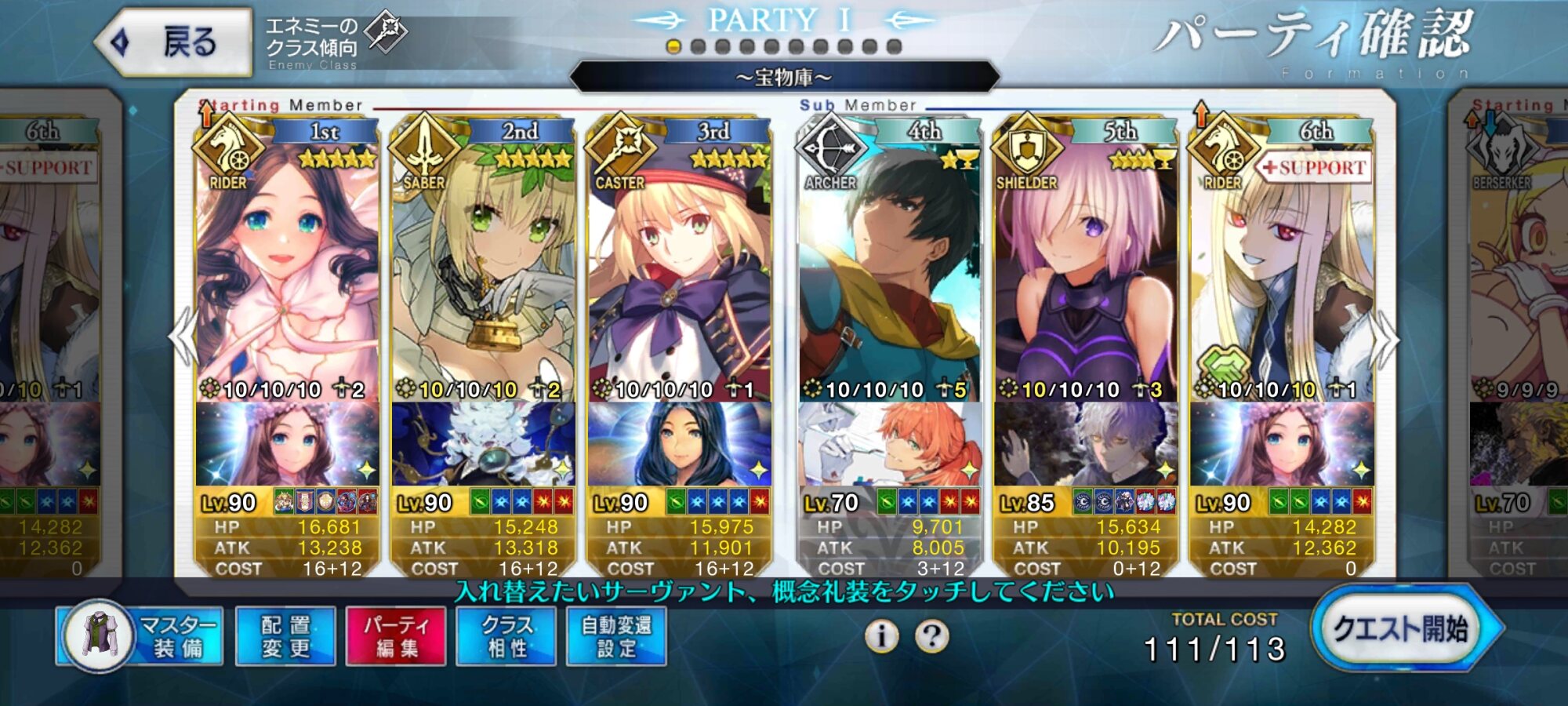Open the question mark help button
Image resolution: width=1568 pixels, height=706 pixels.
pyautogui.click(x=931, y=635)
